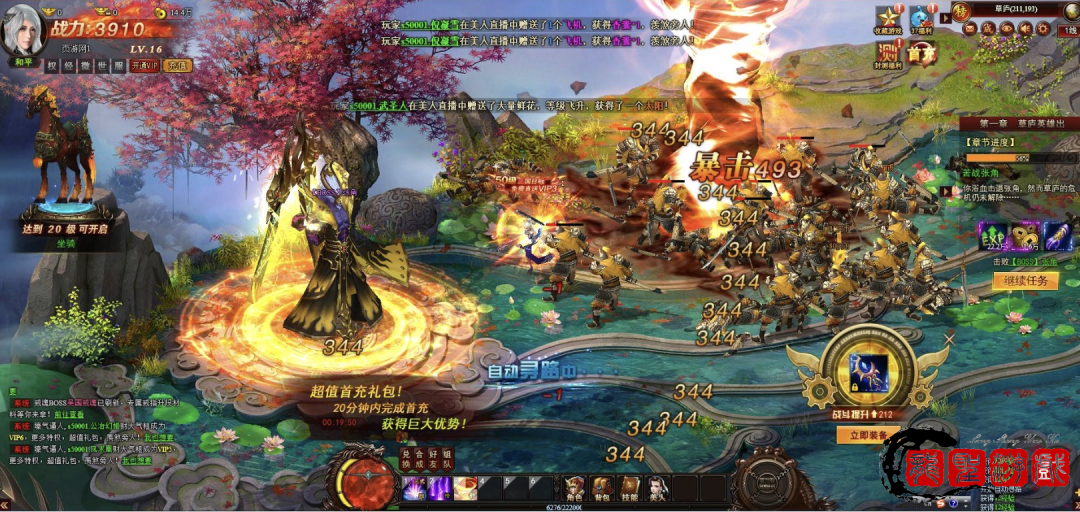Equip the new weapon with 立即装备
Screen dimensions: 1080x512
tap(865, 435)
